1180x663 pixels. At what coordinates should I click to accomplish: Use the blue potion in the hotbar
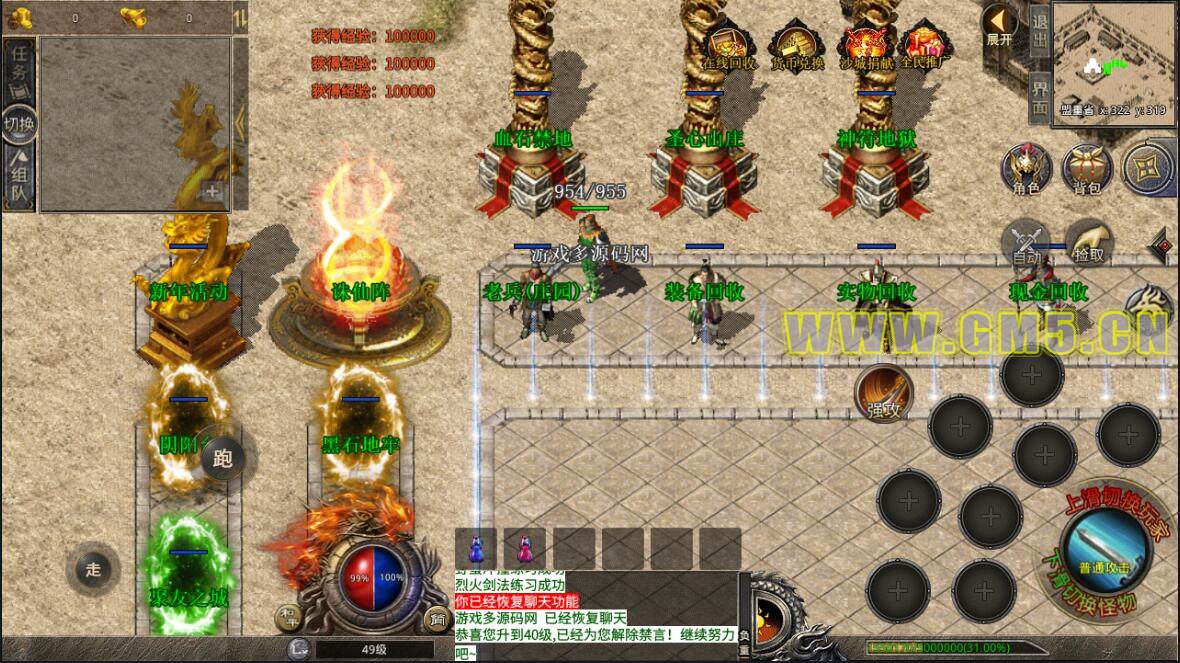[476, 549]
